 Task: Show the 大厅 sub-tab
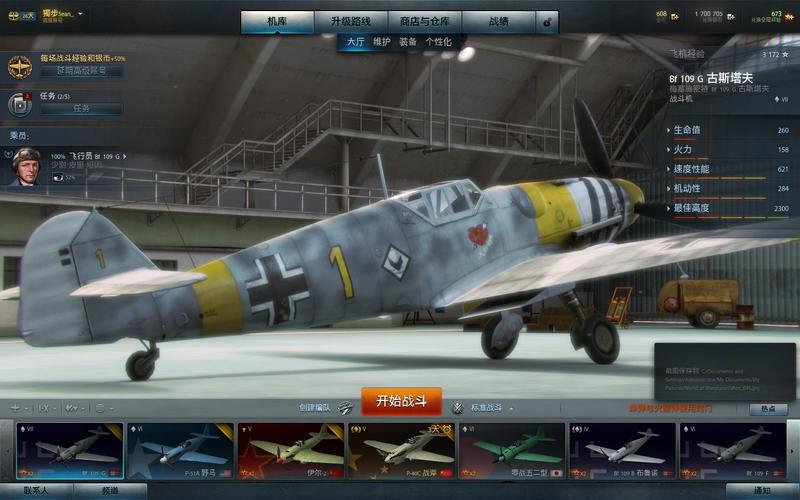click(x=355, y=42)
